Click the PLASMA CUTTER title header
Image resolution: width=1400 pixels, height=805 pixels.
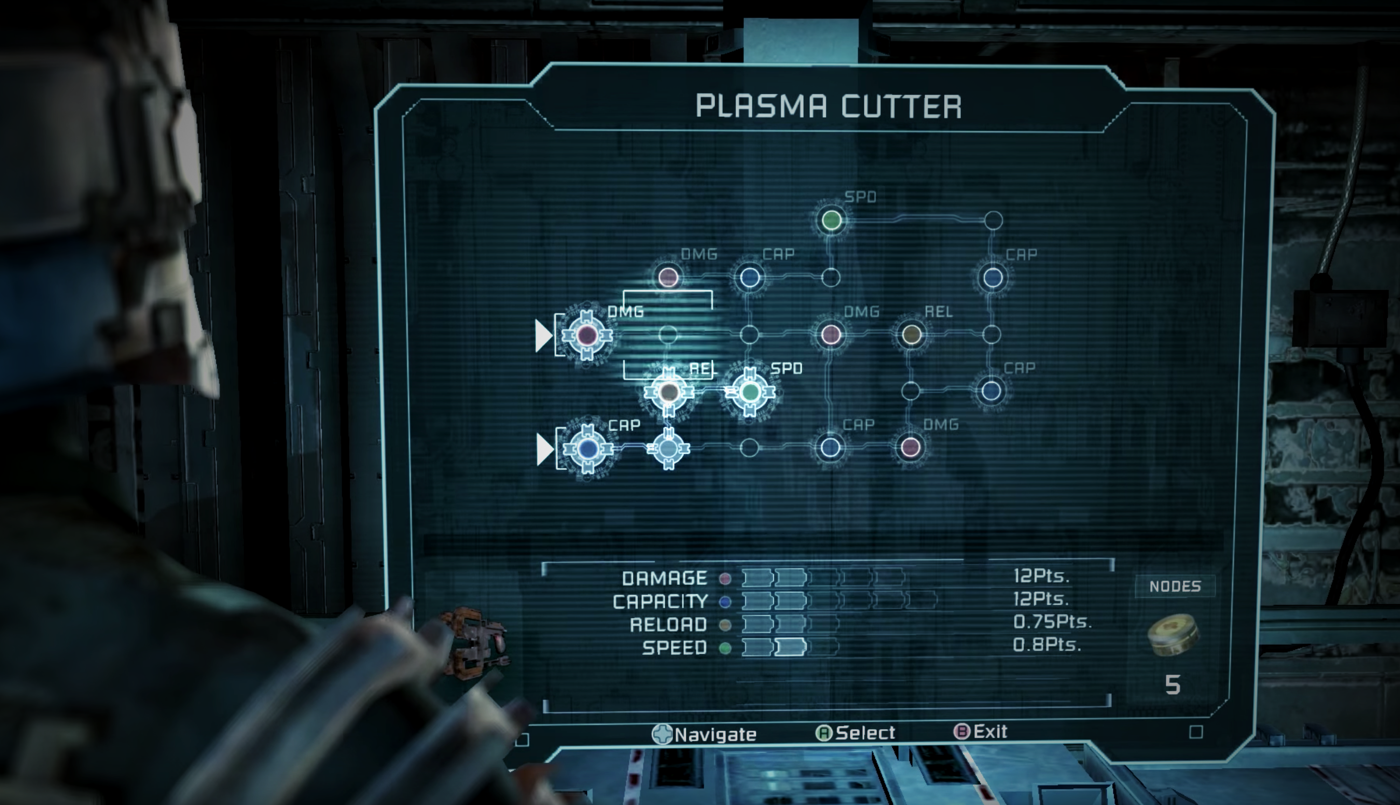[x=830, y=106]
